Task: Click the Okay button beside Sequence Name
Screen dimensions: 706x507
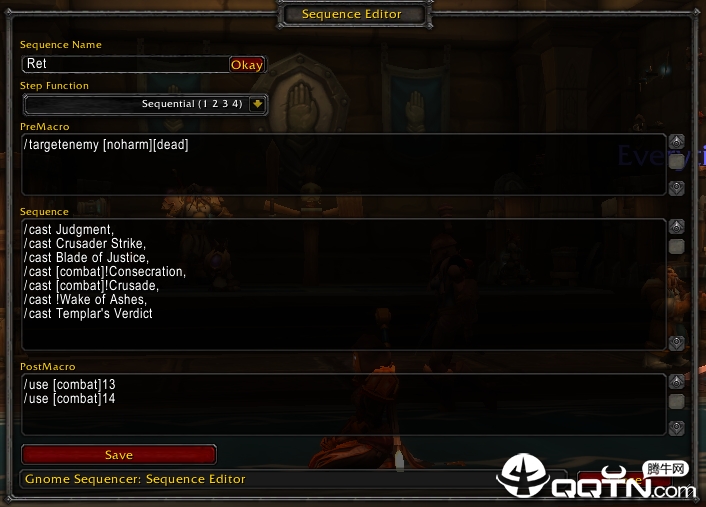Action: click(x=247, y=64)
